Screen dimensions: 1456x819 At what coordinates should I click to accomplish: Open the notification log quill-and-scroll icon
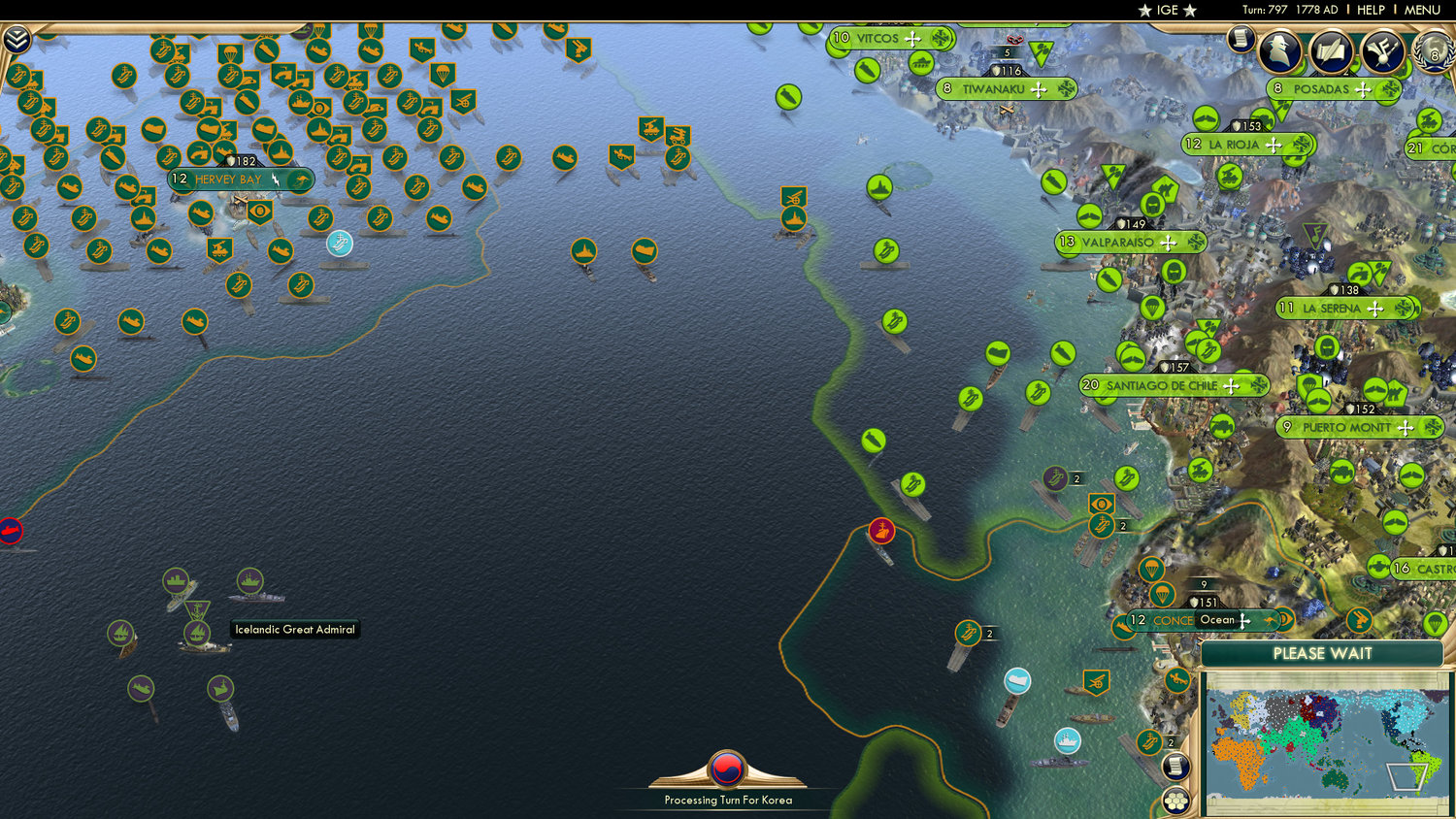pos(1330,50)
